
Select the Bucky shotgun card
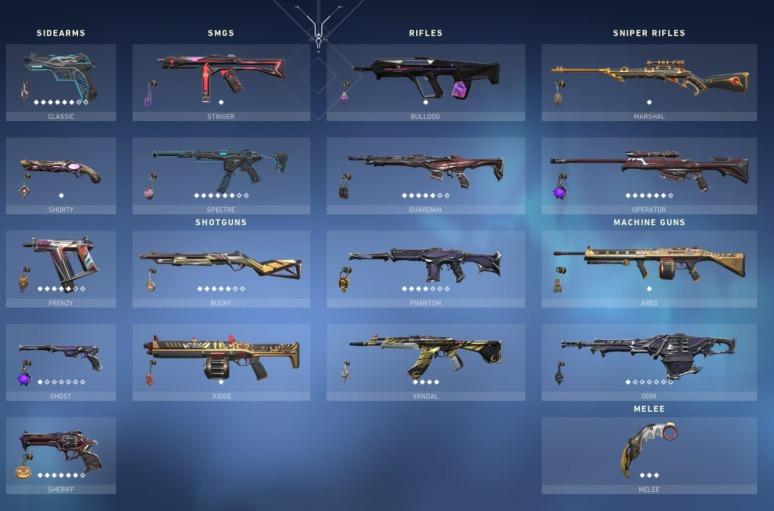point(221,268)
